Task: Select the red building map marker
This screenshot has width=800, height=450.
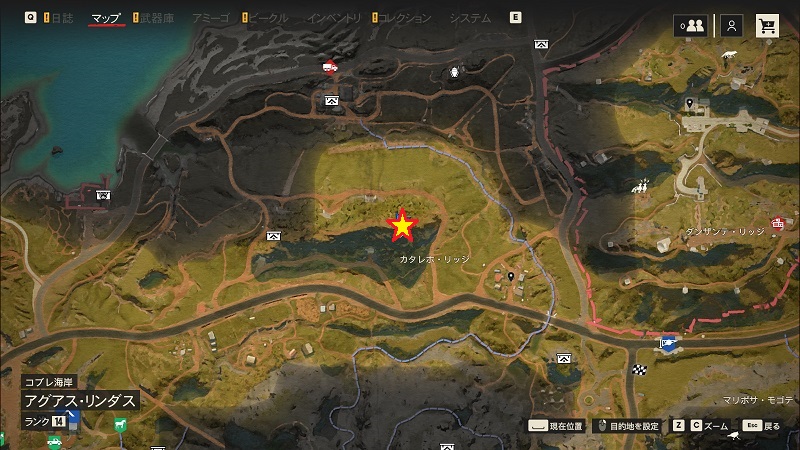Action: (777, 223)
